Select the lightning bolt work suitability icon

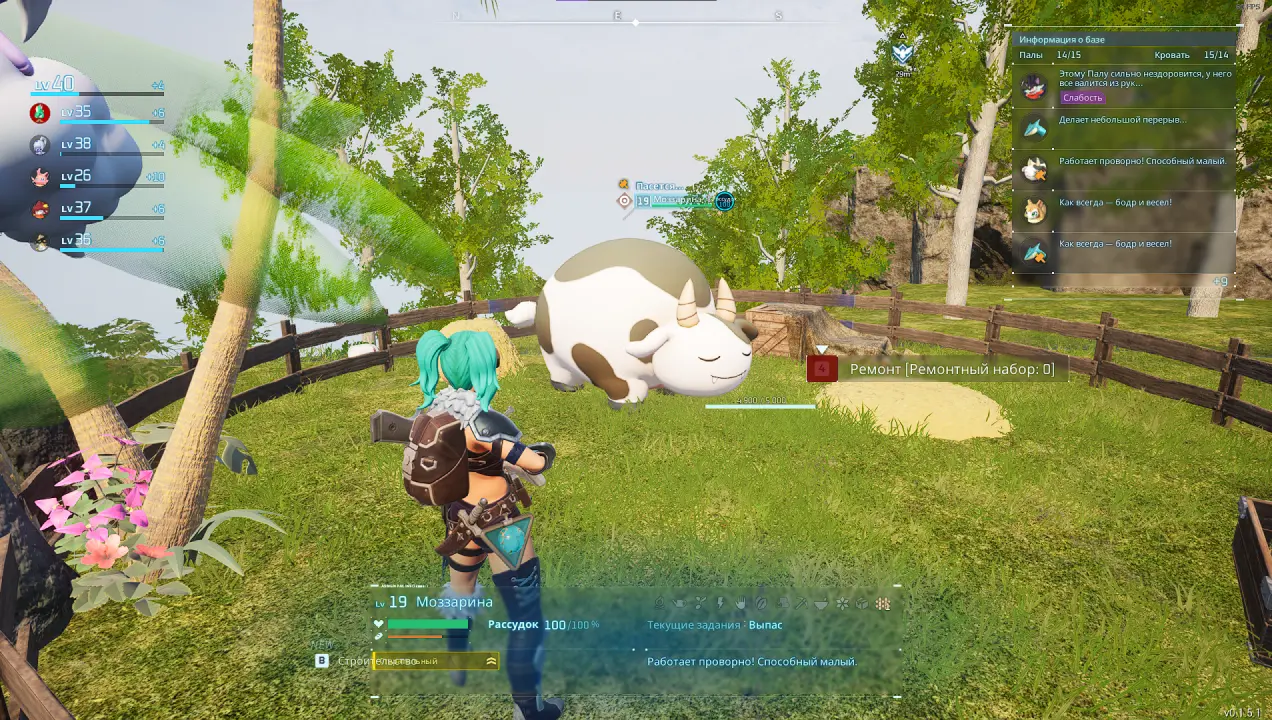click(720, 603)
